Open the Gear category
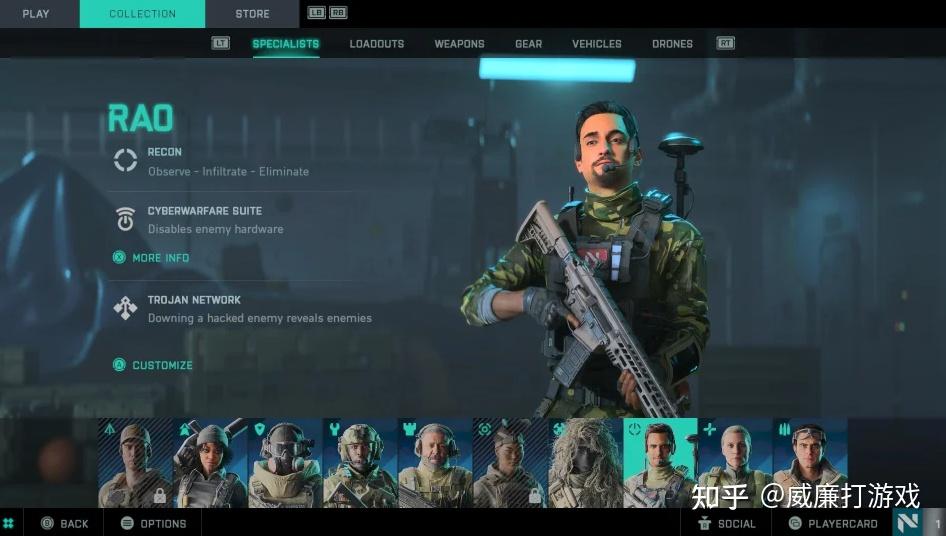Viewport: 946px width, 536px height. (528, 44)
